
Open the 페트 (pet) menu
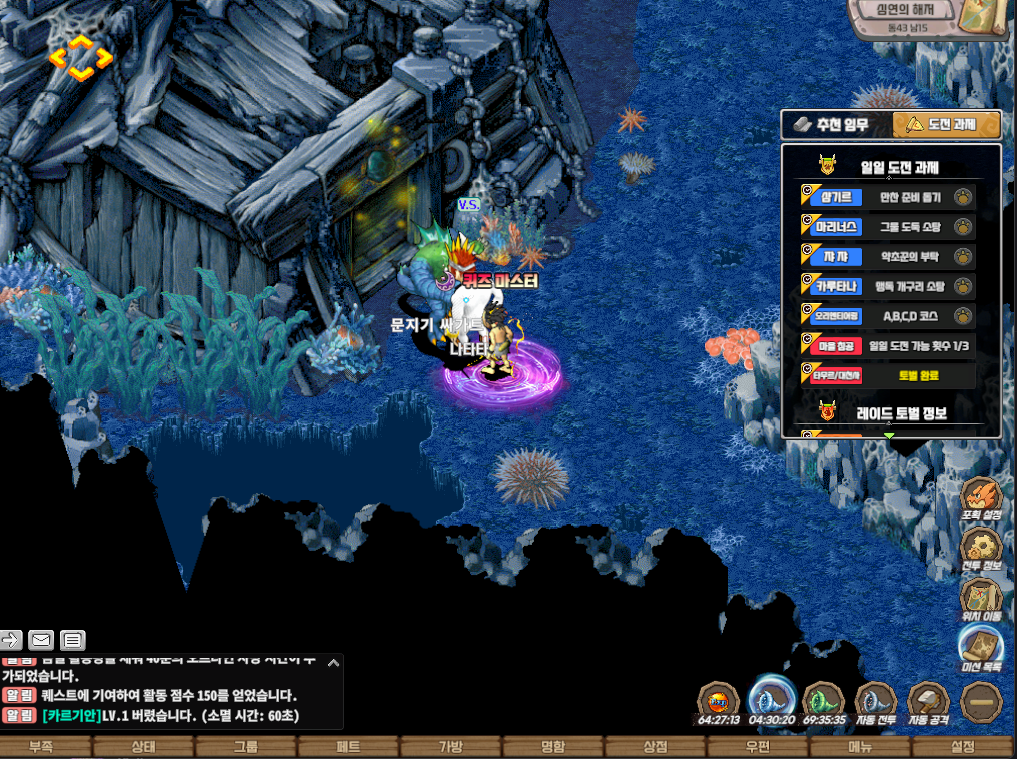tap(348, 747)
